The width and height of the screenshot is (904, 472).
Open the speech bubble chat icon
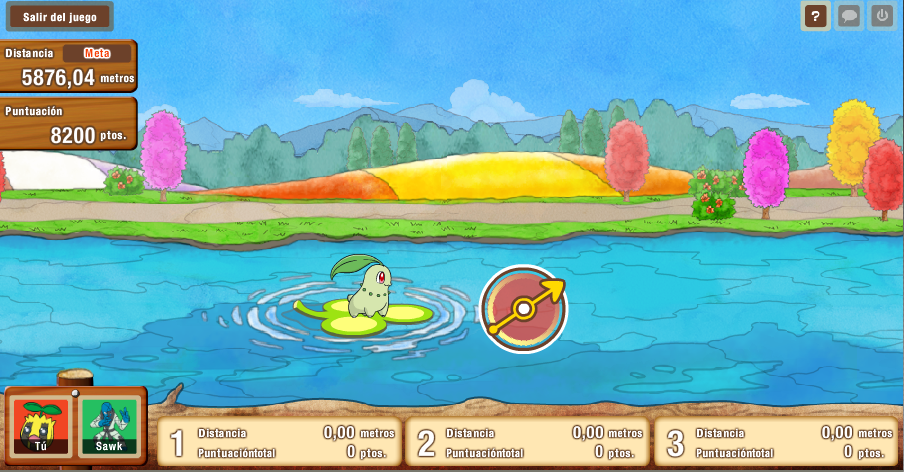coord(849,16)
